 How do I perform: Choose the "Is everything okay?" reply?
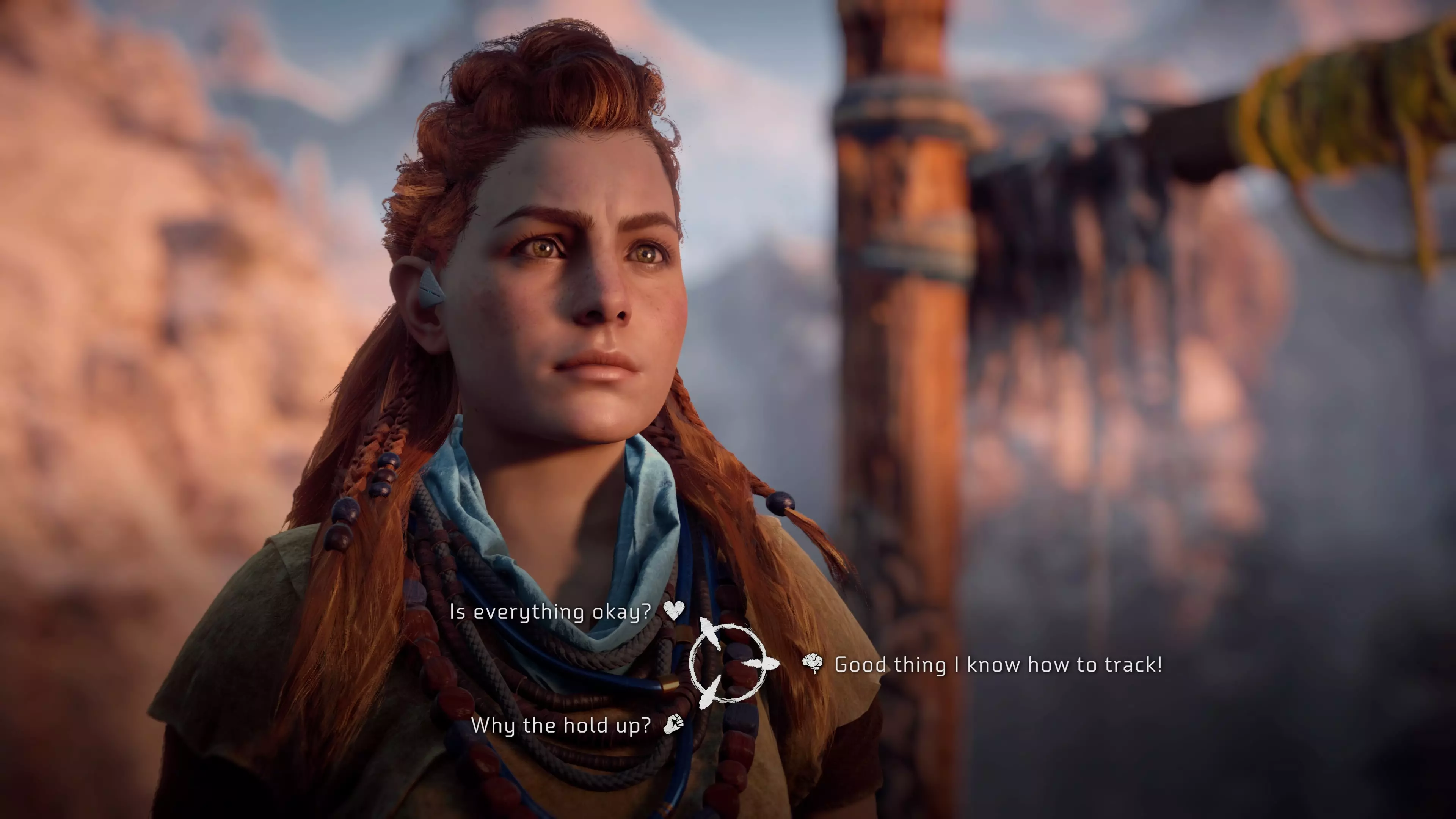550,612
